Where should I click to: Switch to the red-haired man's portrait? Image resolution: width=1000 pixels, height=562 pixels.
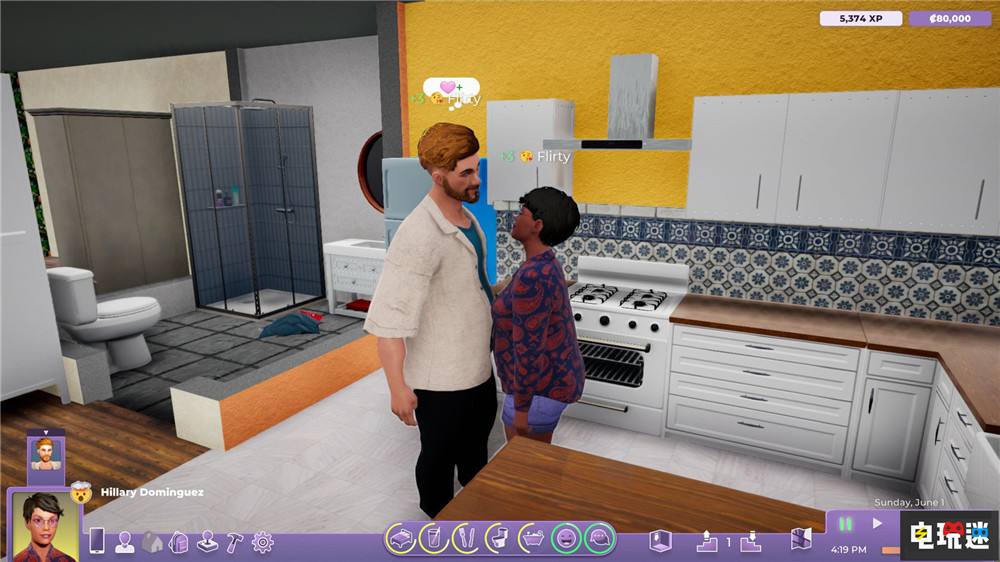46,452
